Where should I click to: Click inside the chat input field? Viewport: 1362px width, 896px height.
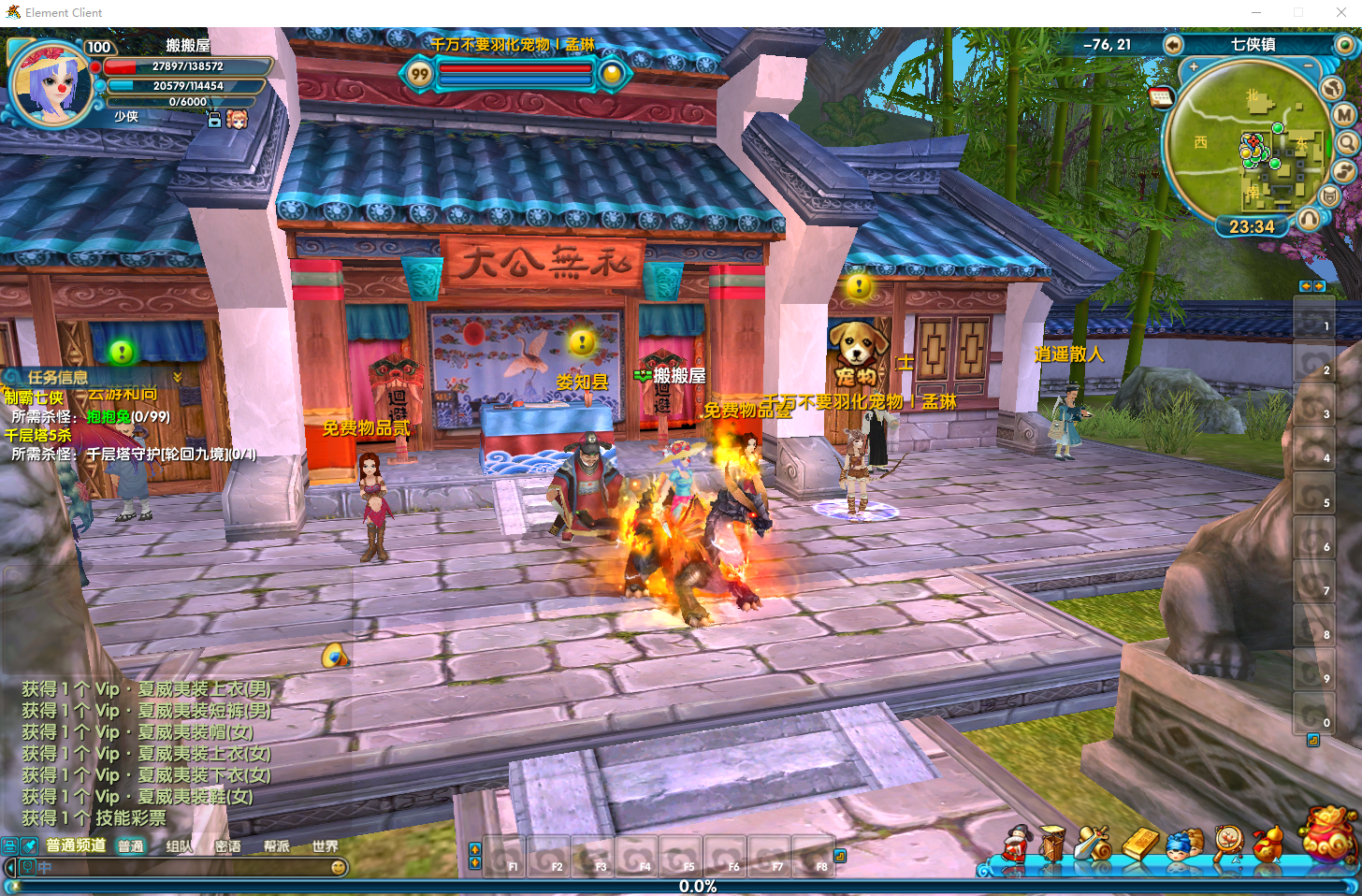click(x=187, y=868)
